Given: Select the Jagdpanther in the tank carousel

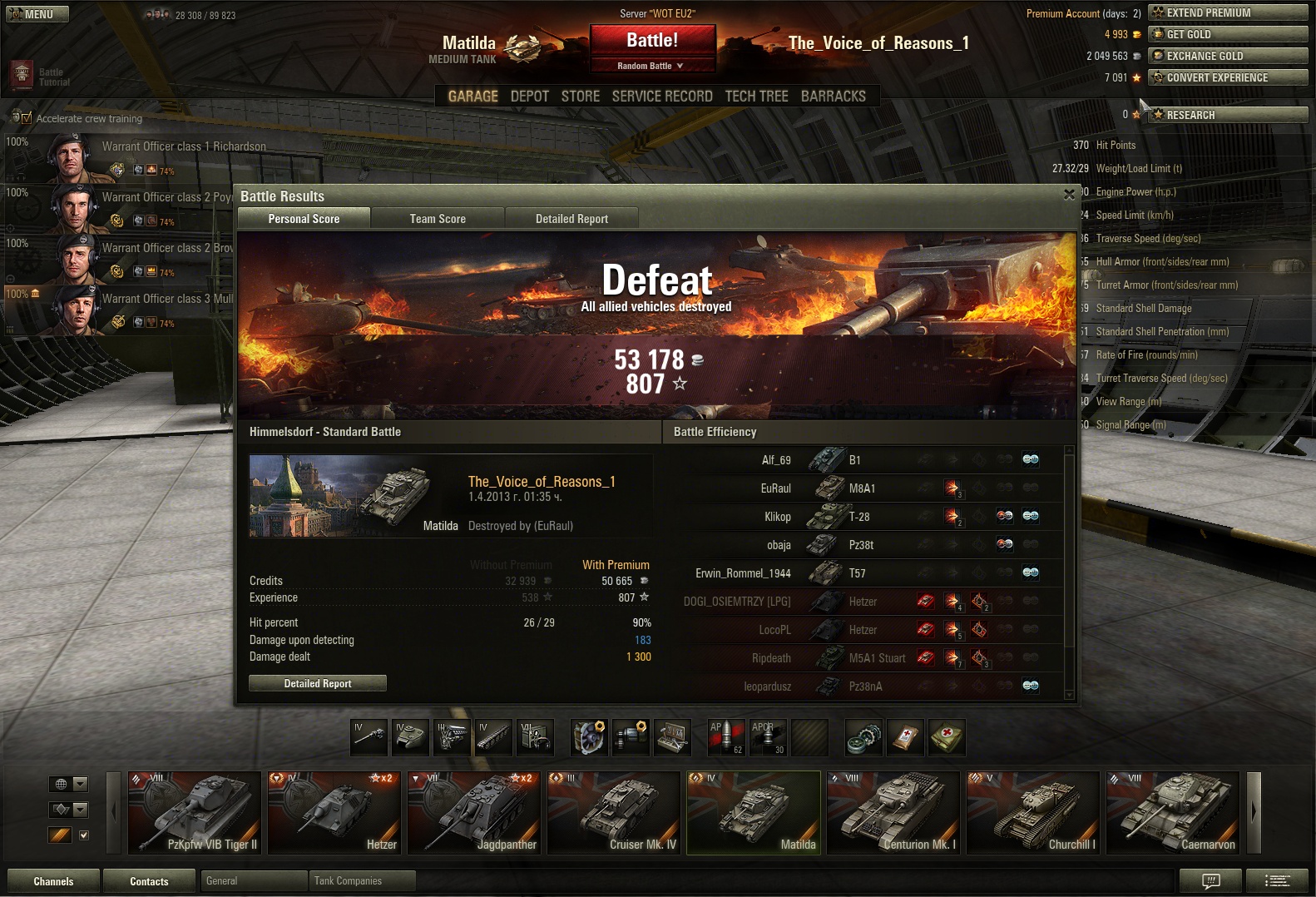Looking at the screenshot, I should click(x=476, y=812).
